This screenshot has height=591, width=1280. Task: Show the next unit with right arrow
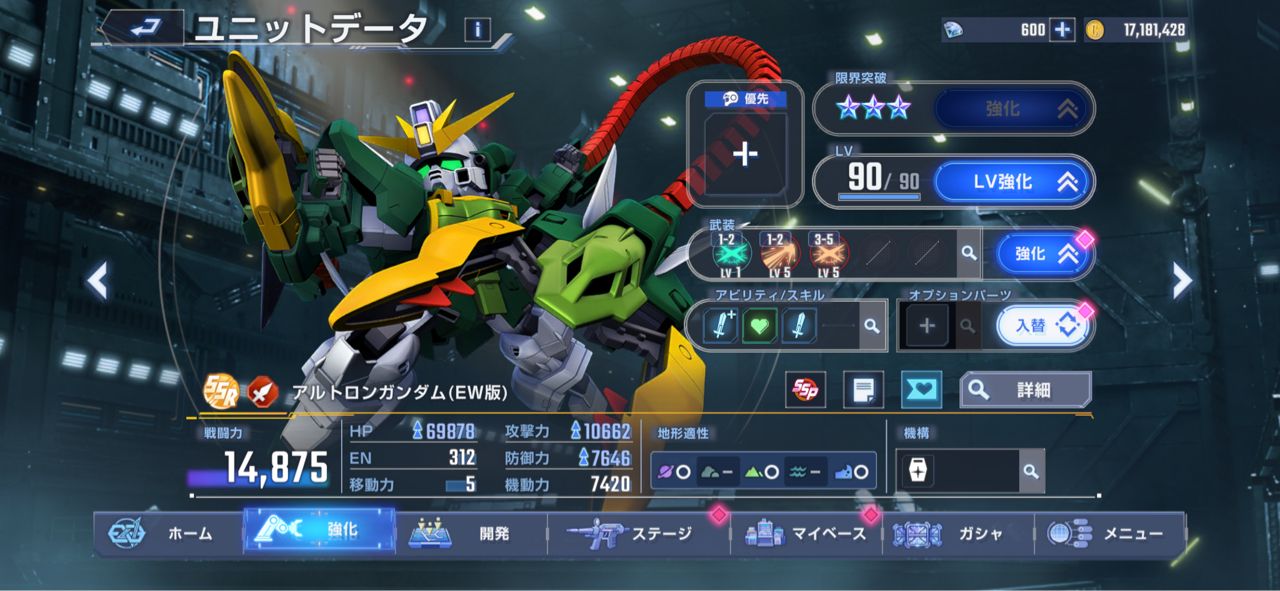pyautogui.click(x=1181, y=281)
